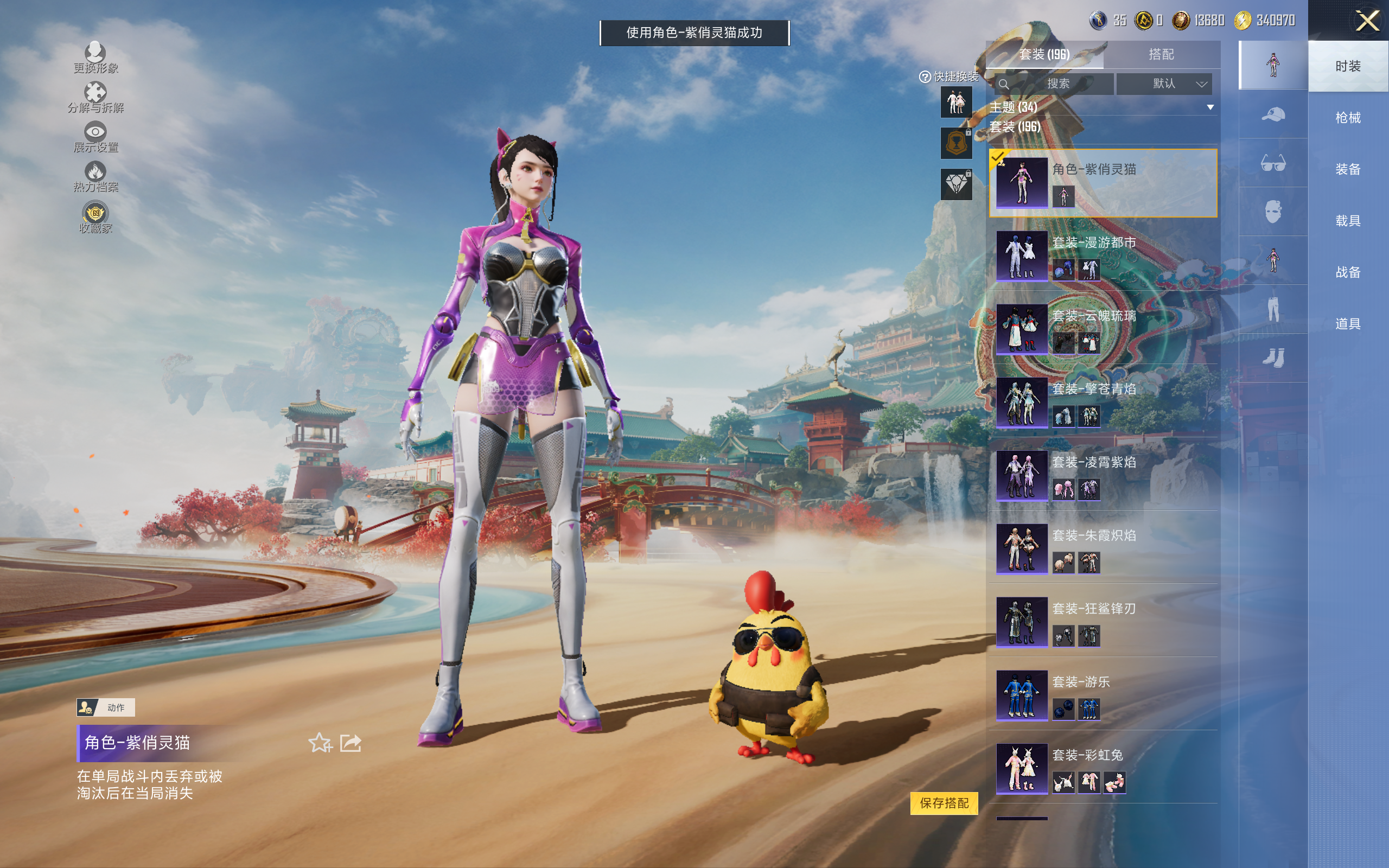1389x868 pixels.
Task: Select the 套装-漫游都市 outfit row
Action: click(1102, 256)
